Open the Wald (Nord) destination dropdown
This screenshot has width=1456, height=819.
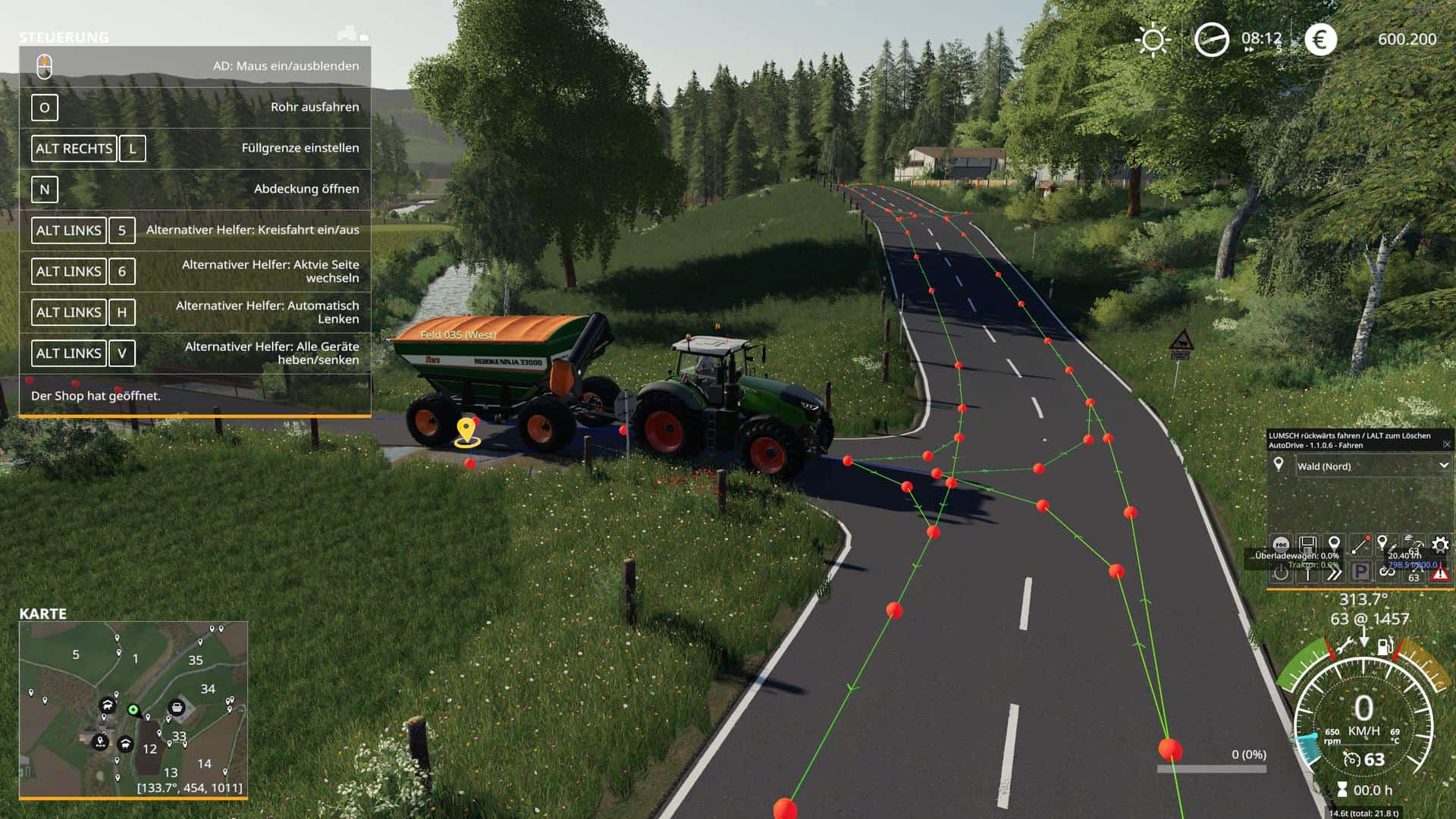pyautogui.click(x=1443, y=466)
